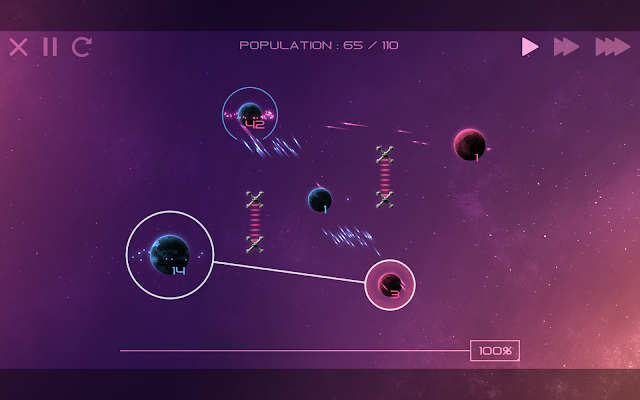Restart the level with the circular arrow

[82, 46]
